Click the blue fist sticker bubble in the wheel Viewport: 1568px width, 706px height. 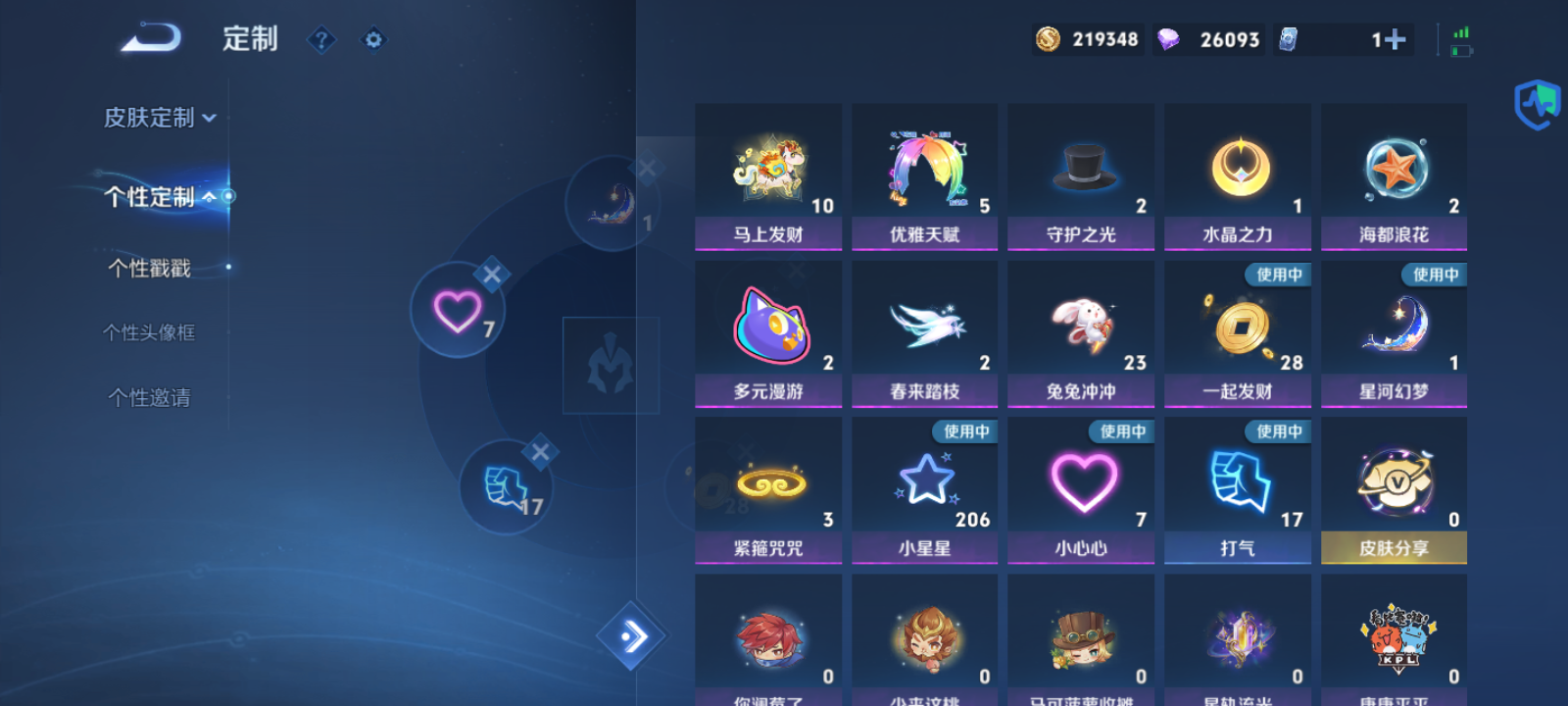(506, 487)
